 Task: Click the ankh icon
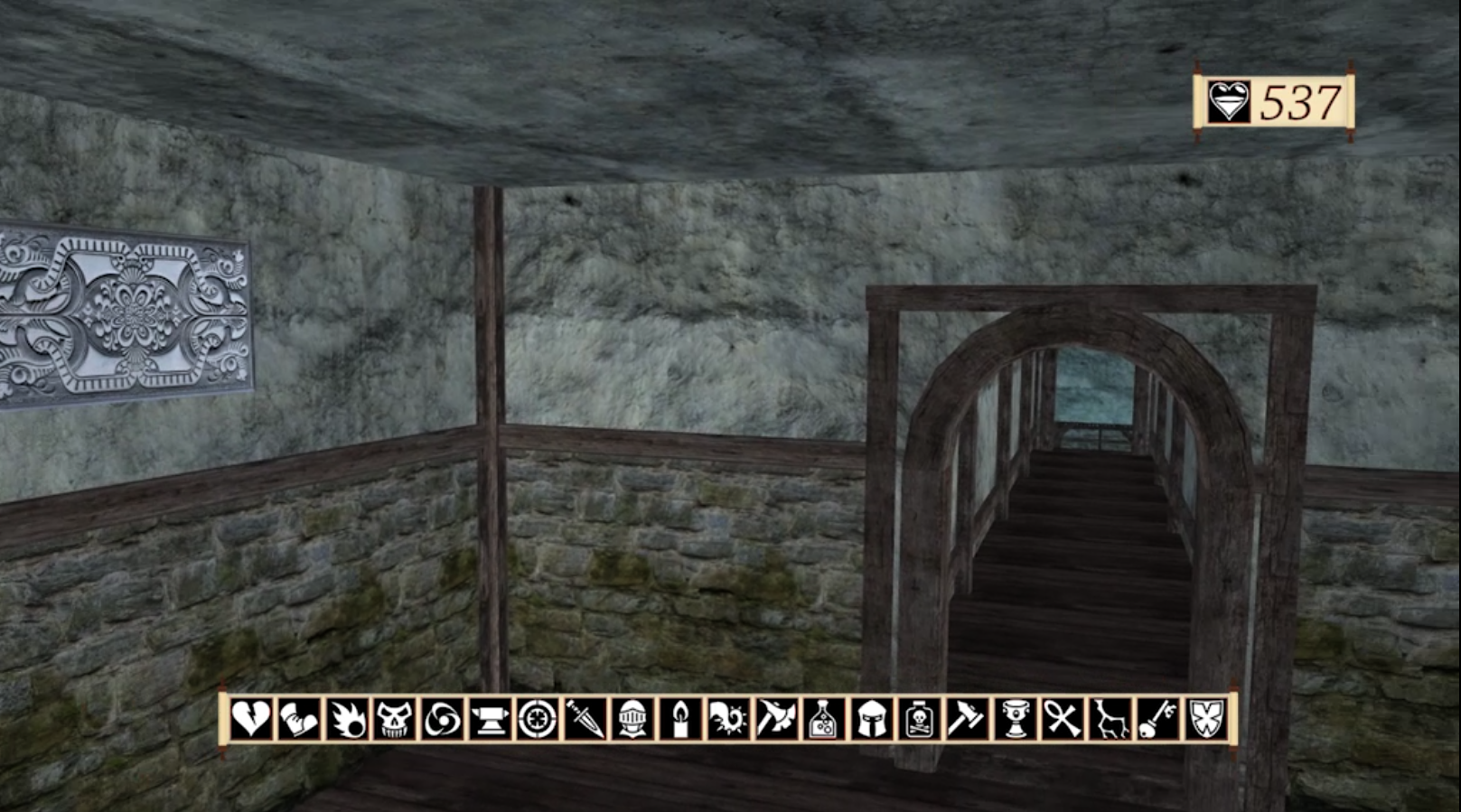[x=1063, y=720]
